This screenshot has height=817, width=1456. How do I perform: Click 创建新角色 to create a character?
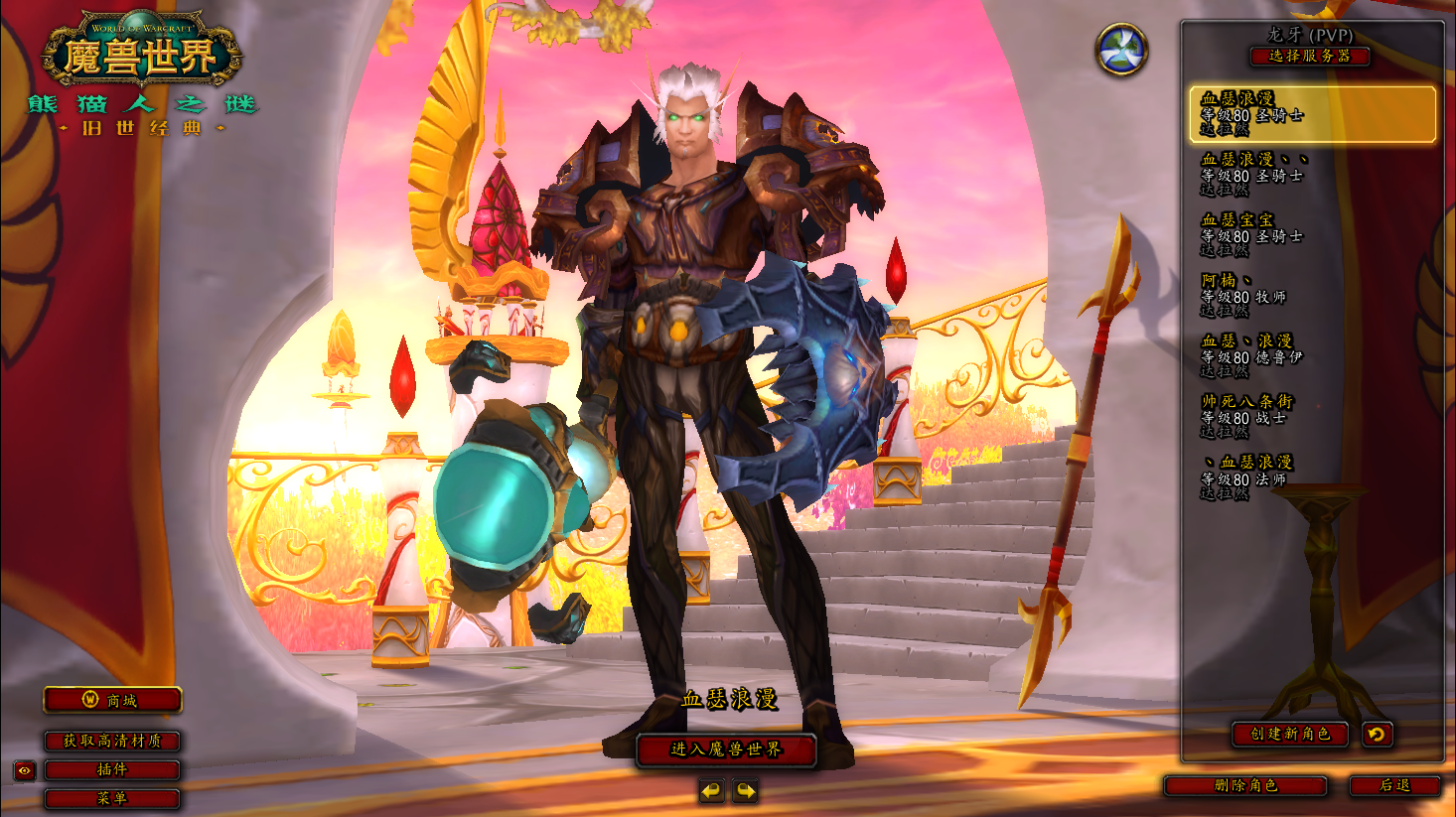[x=1289, y=734]
